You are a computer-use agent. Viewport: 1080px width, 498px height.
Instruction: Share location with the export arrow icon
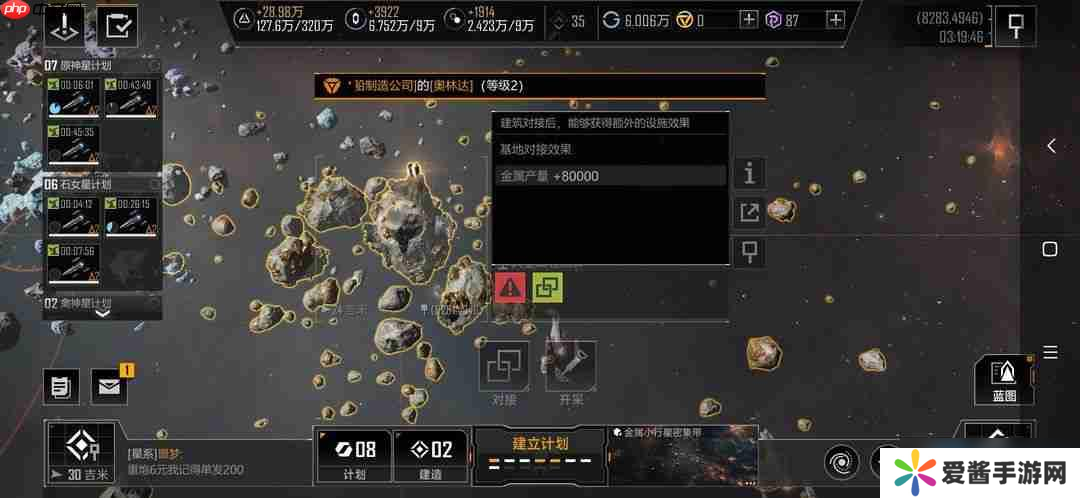749,212
